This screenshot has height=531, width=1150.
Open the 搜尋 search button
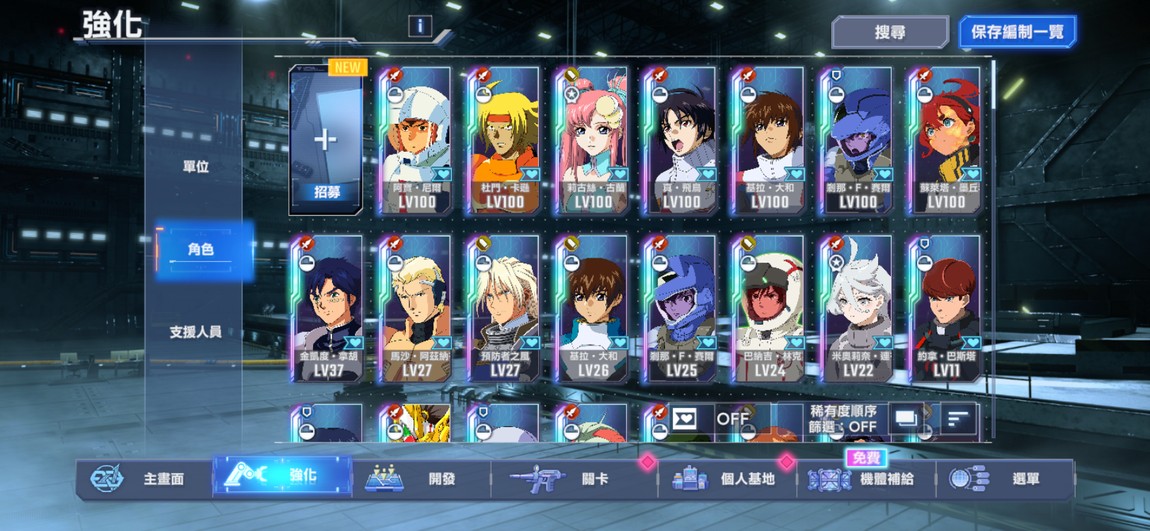click(889, 32)
